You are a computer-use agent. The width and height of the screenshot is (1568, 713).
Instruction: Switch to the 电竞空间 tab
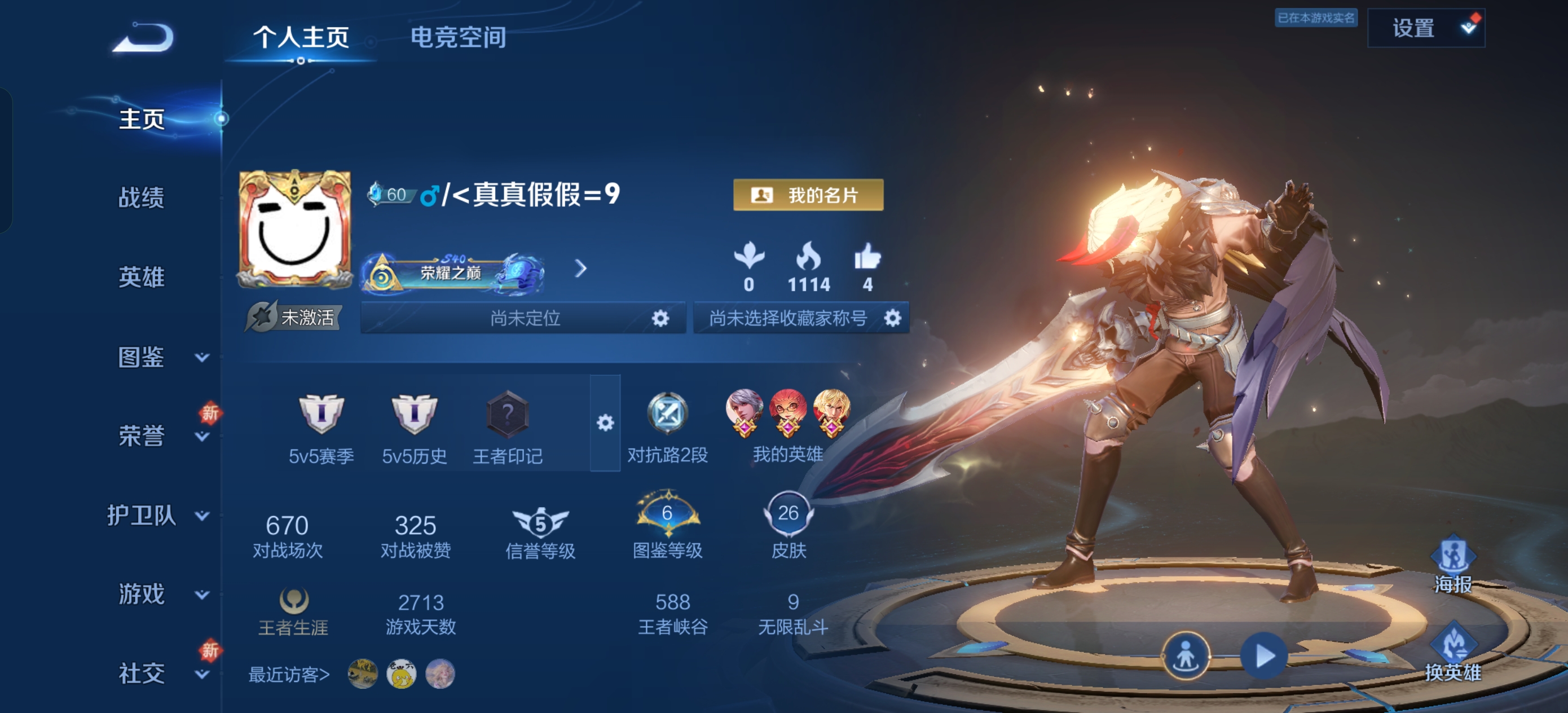458,37
